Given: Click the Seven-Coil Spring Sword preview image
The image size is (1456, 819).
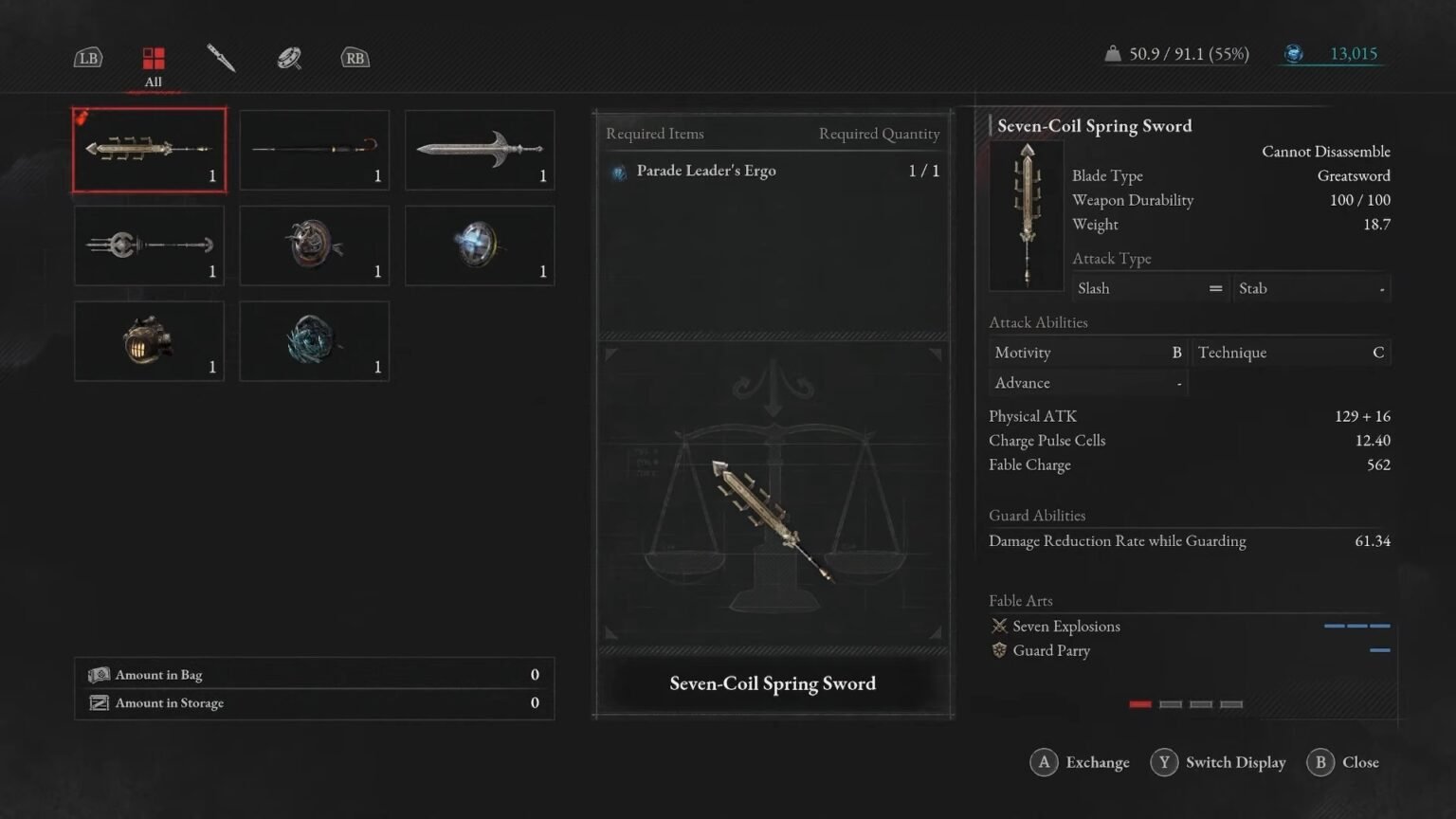Looking at the screenshot, I should coord(773,517).
